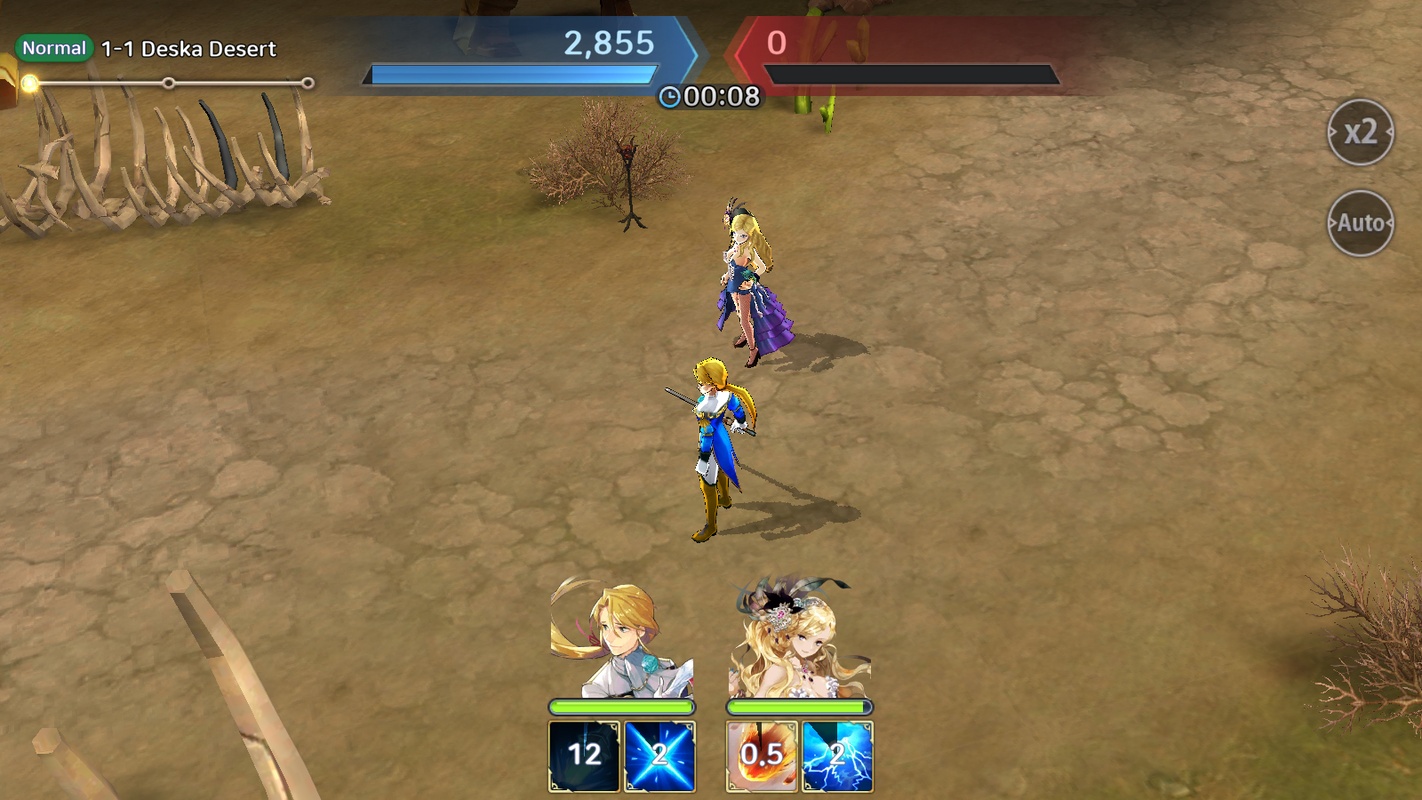Toggle the x2 battle speed button

coord(1360,132)
